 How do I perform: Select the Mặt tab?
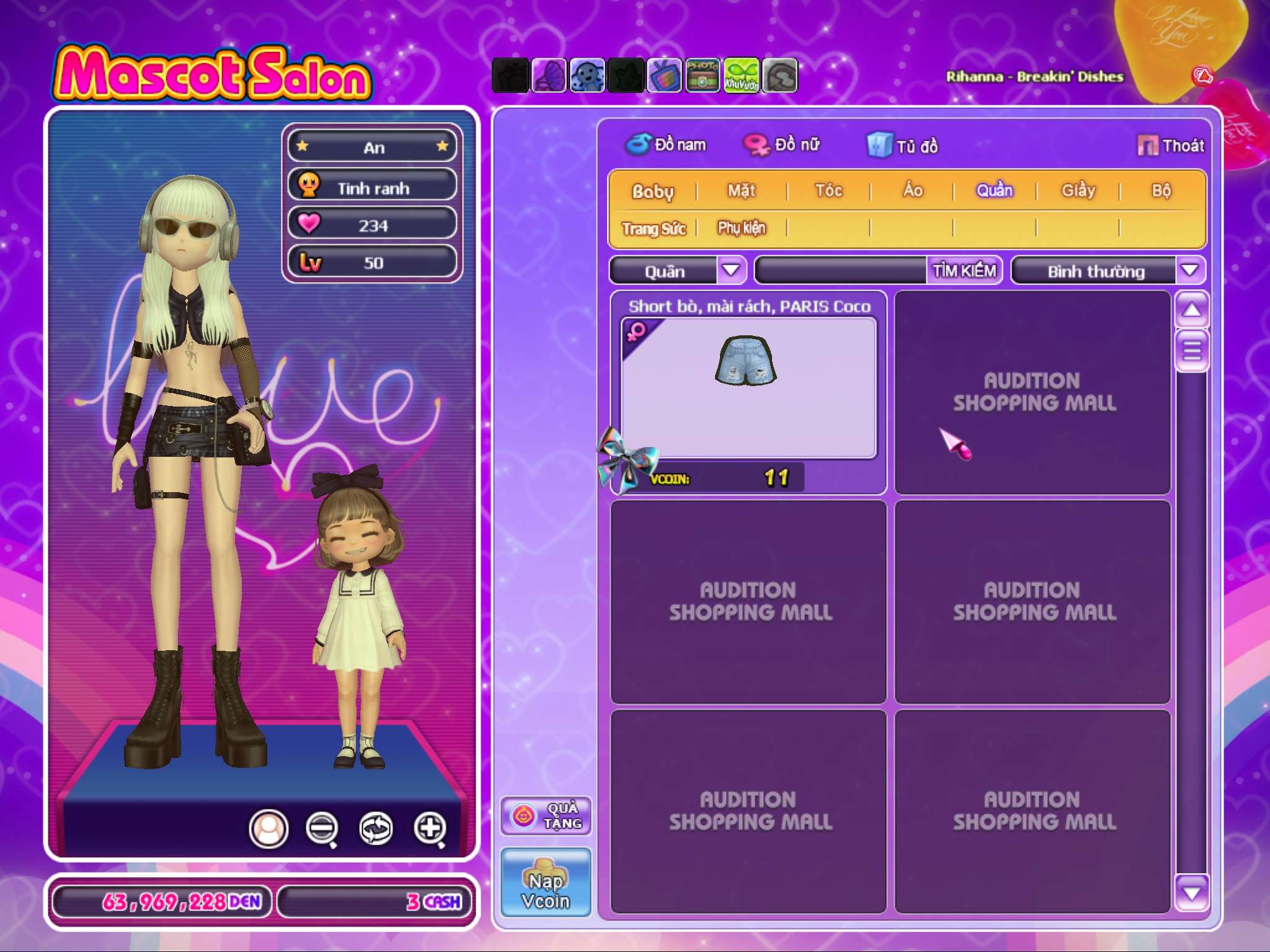742,191
